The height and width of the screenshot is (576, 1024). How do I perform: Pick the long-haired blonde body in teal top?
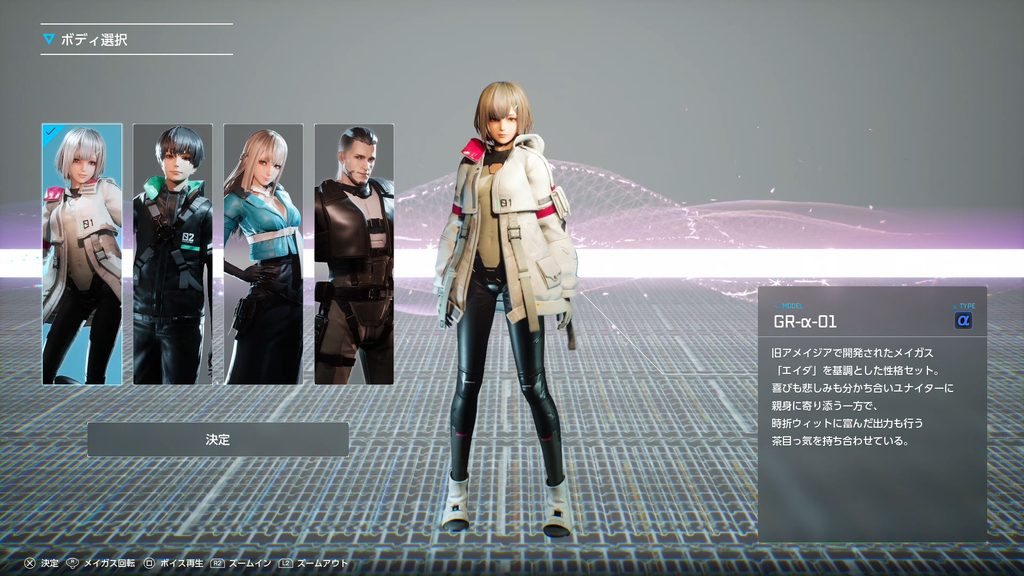[263, 254]
